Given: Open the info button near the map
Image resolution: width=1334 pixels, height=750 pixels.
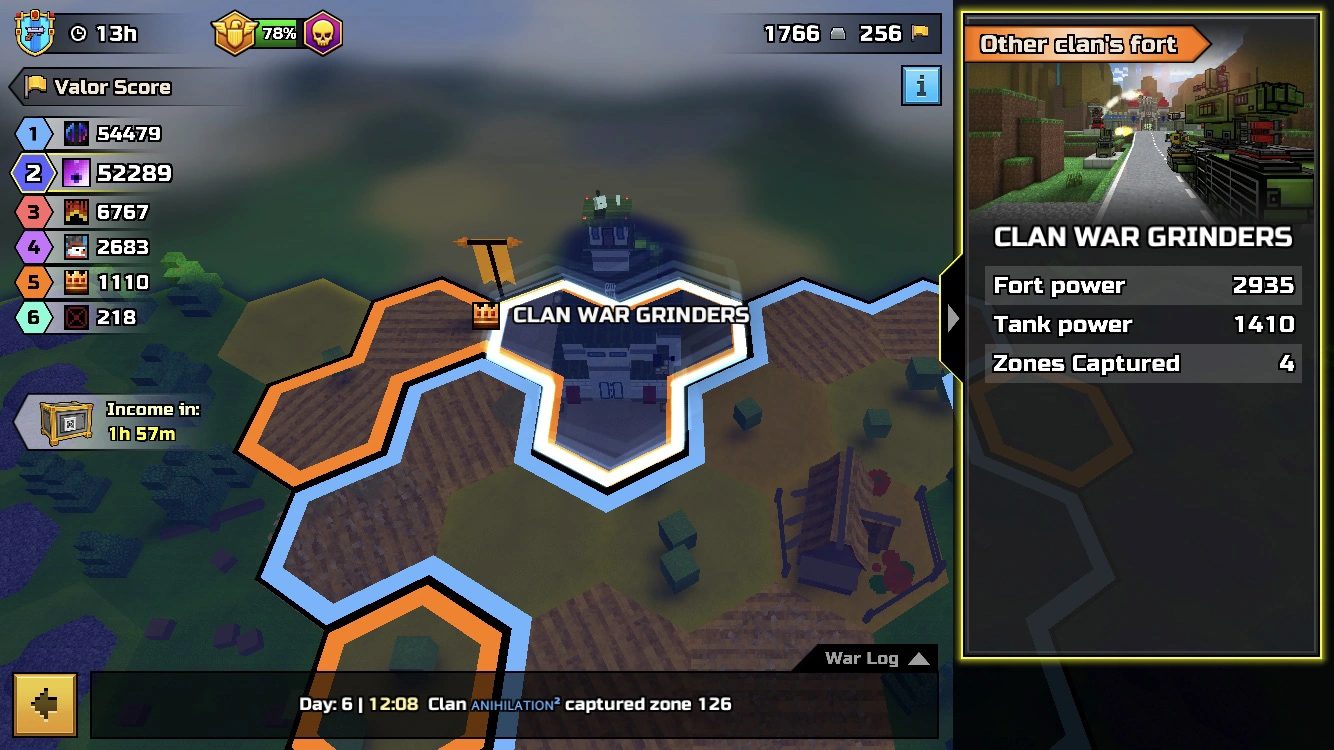Looking at the screenshot, I should (x=920, y=86).
